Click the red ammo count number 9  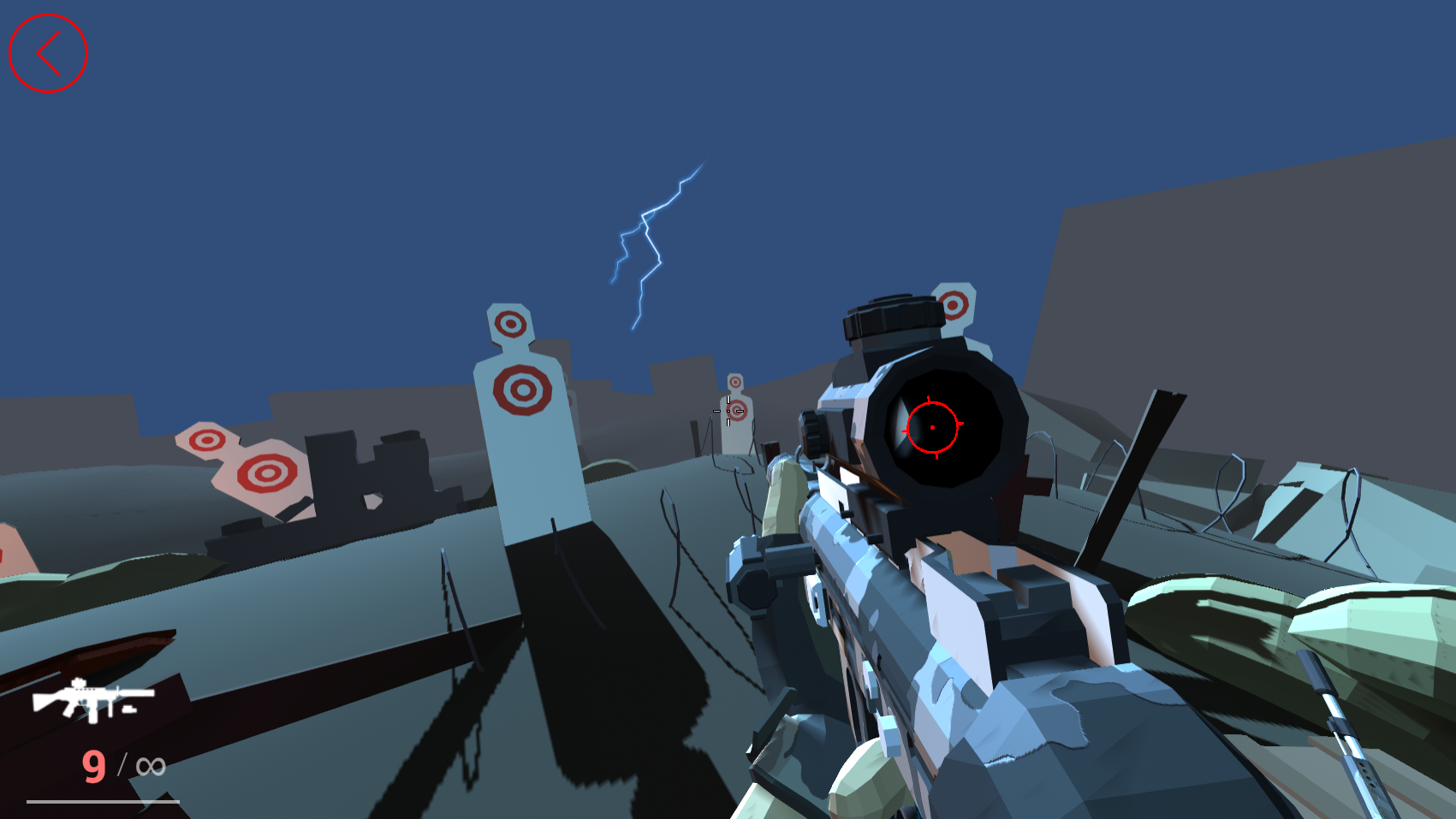[94, 764]
